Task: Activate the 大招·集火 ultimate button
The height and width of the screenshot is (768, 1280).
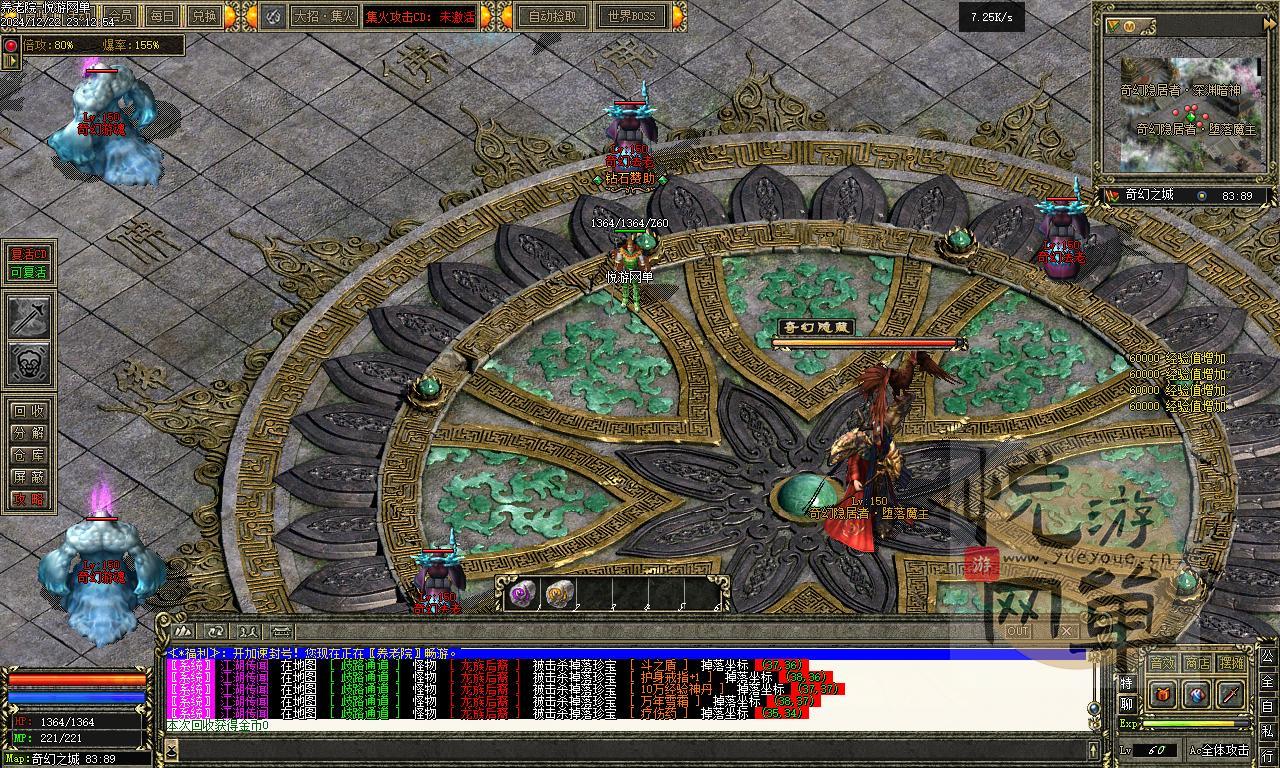Action: [x=321, y=16]
